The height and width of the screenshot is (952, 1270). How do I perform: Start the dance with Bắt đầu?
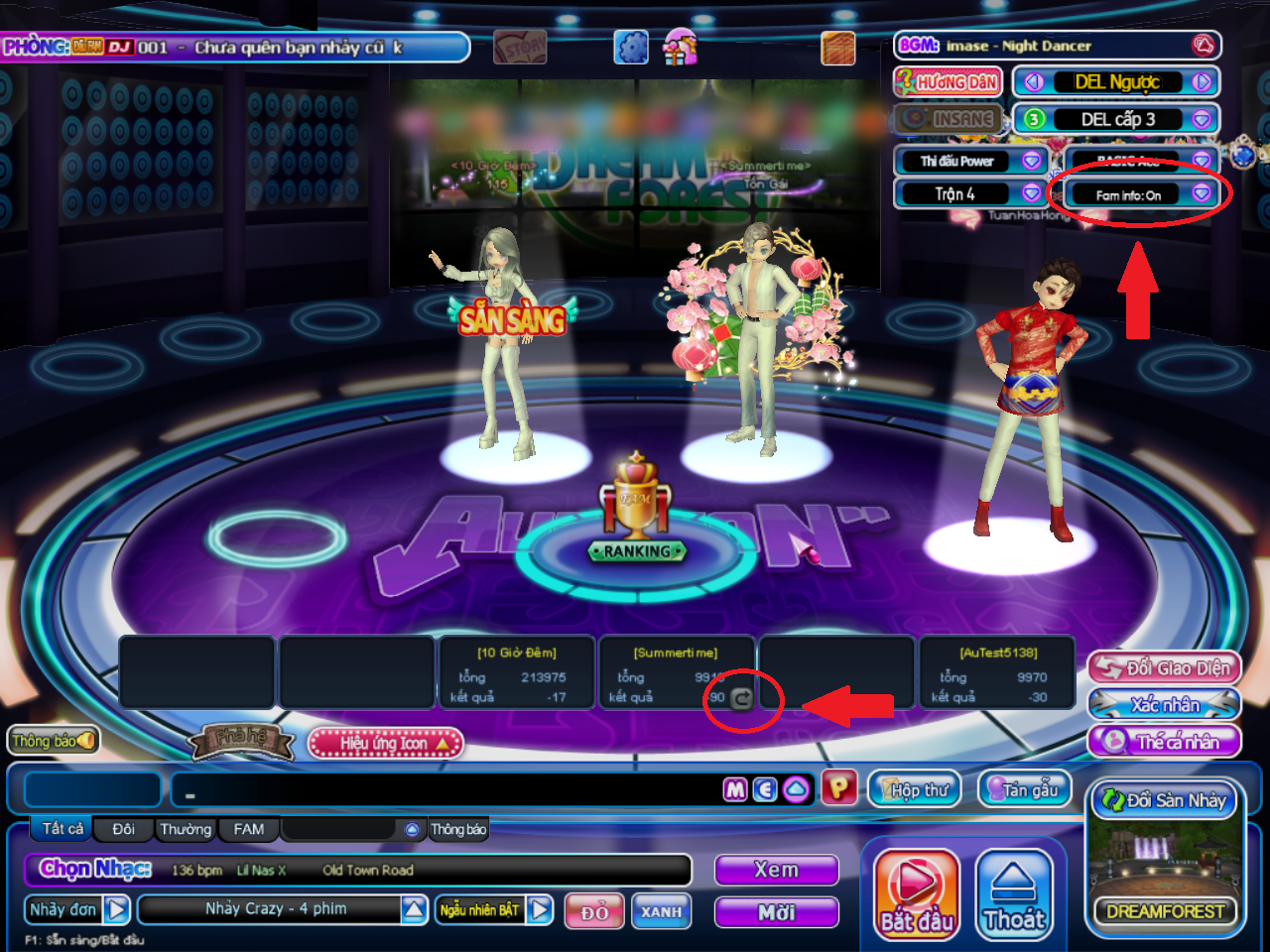(916, 894)
